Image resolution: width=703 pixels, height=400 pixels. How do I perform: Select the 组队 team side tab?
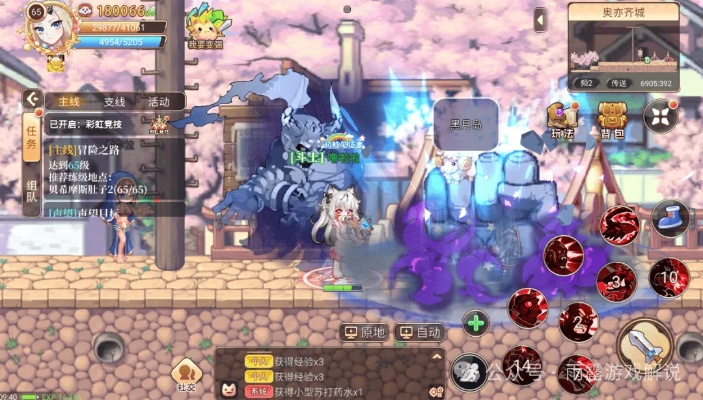[x=32, y=191]
